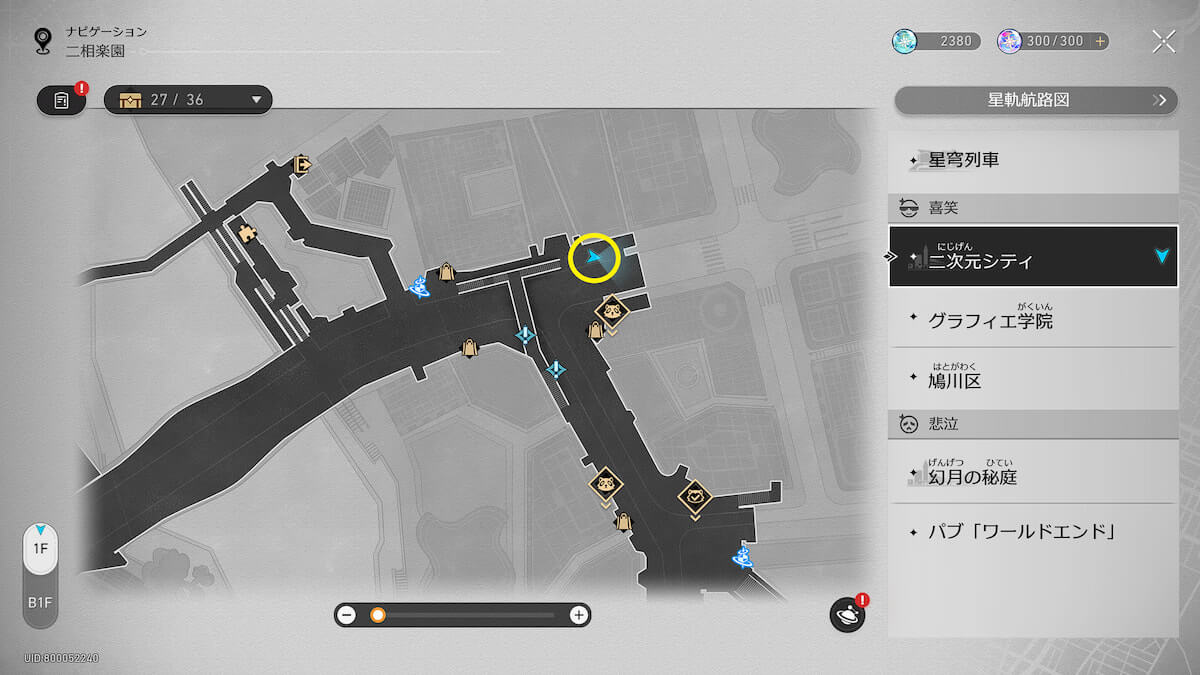The height and width of the screenshot is (675, 1200).
Task: Zoom out the map with minus button
Action: click(347, 615)
